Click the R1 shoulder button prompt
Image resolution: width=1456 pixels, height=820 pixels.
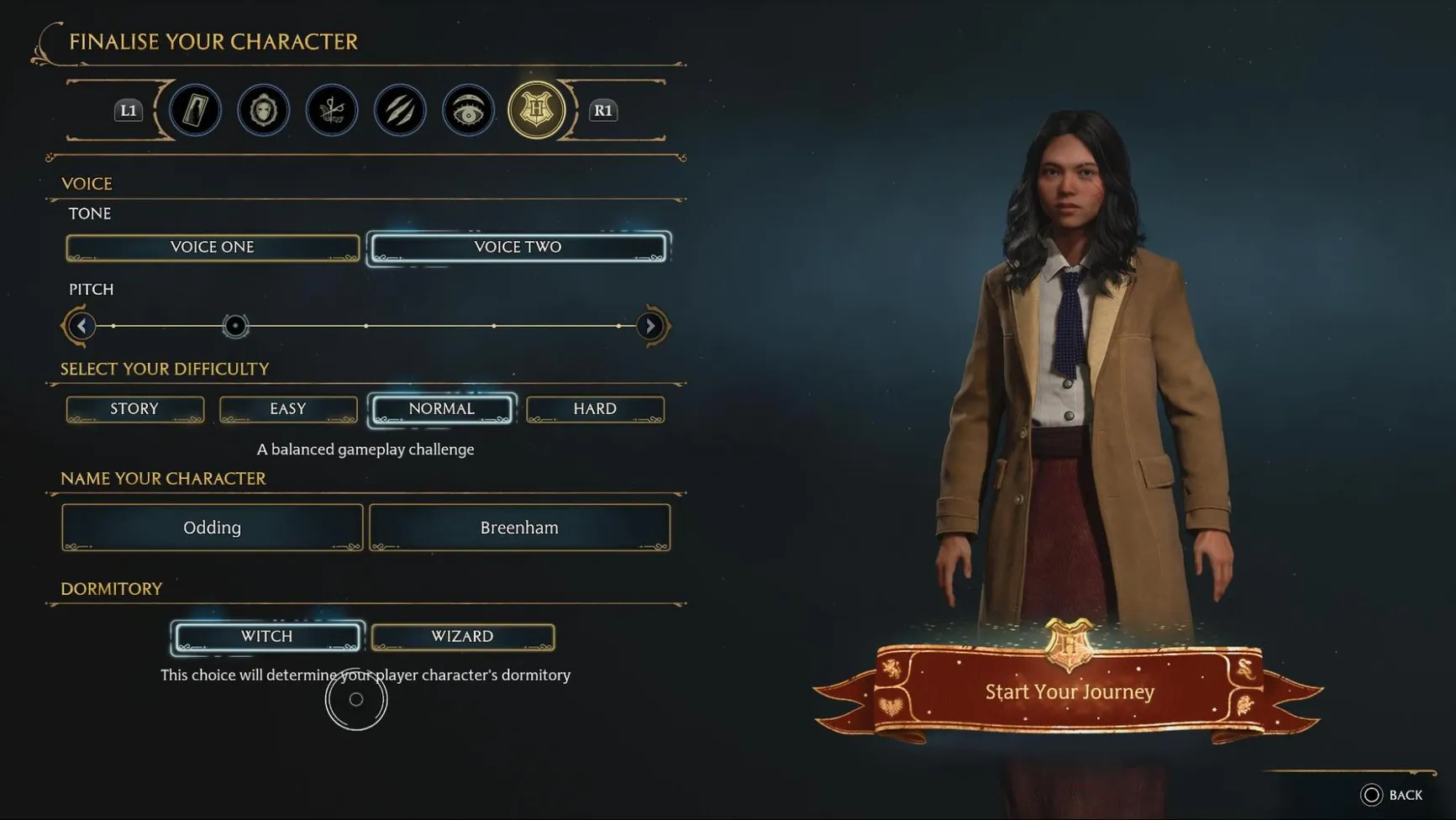pyautogui.click(x=602, y=110)
